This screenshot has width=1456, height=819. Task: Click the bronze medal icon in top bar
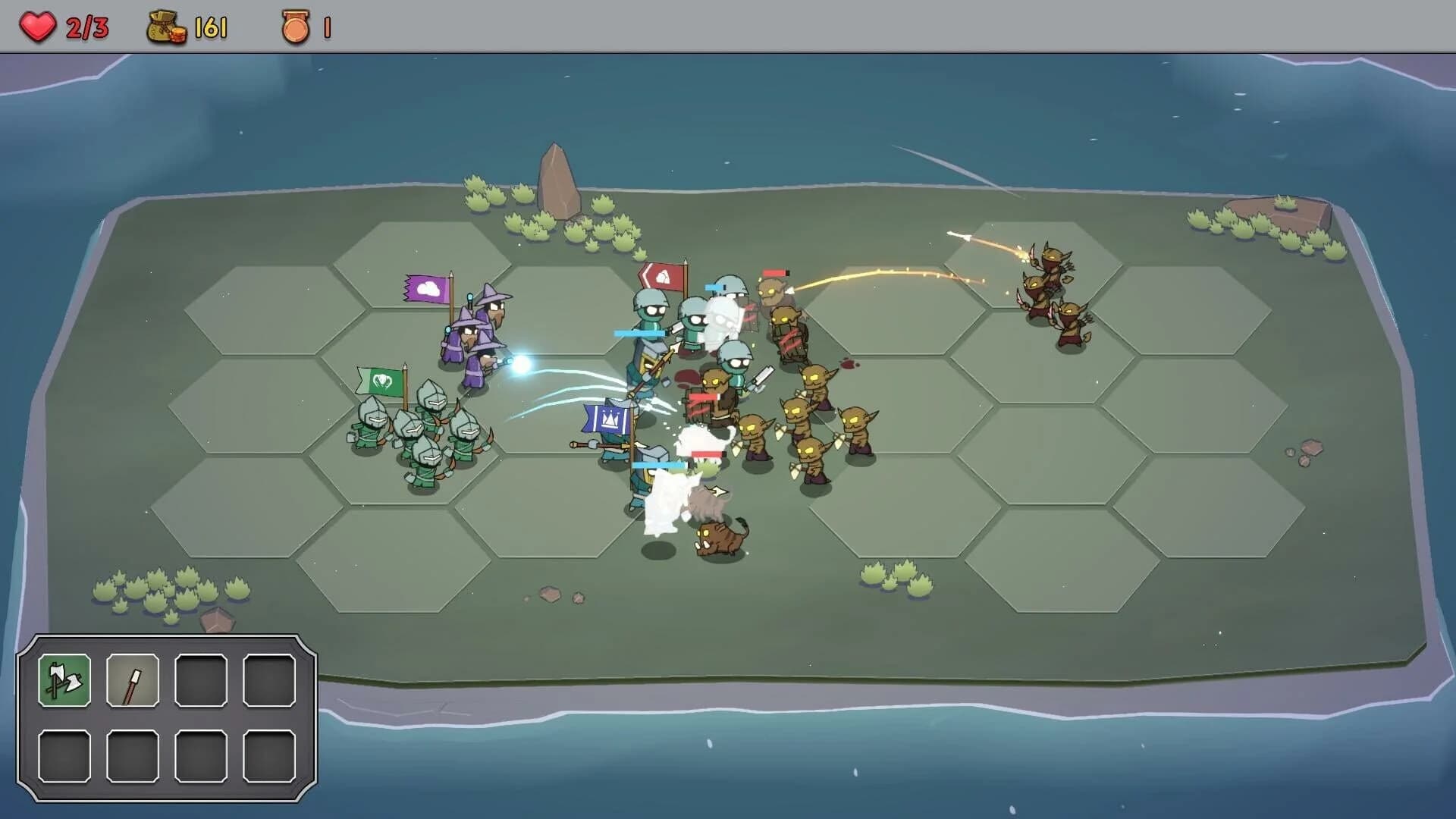point(296,24)
